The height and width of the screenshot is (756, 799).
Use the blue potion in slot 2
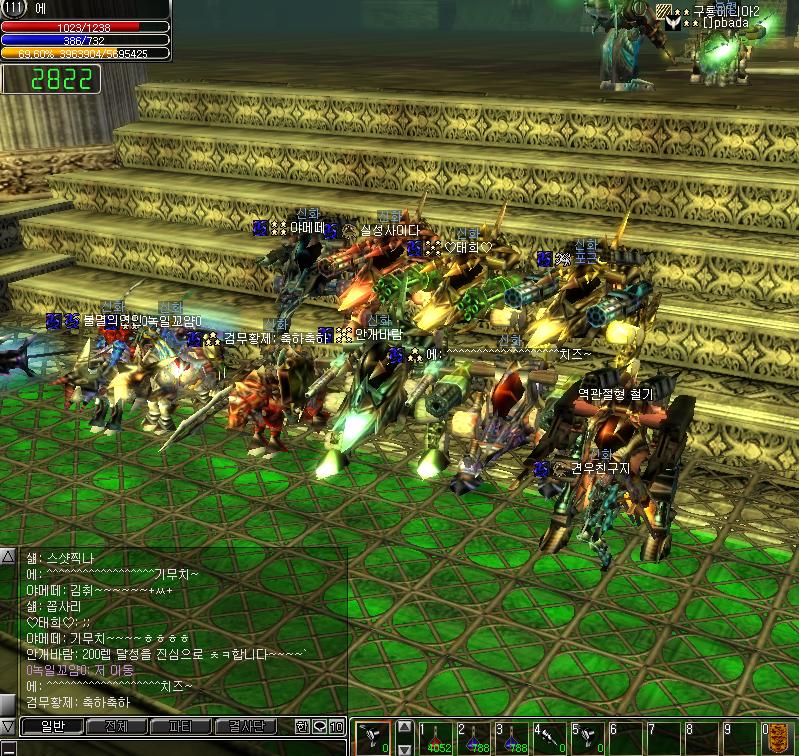click(474, 738)
